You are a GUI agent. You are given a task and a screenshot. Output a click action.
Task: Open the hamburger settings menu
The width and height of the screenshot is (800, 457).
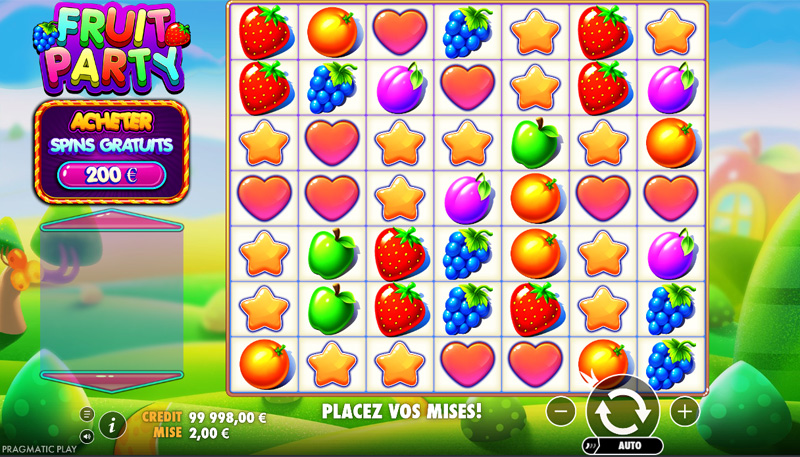[x=87, y=414]
